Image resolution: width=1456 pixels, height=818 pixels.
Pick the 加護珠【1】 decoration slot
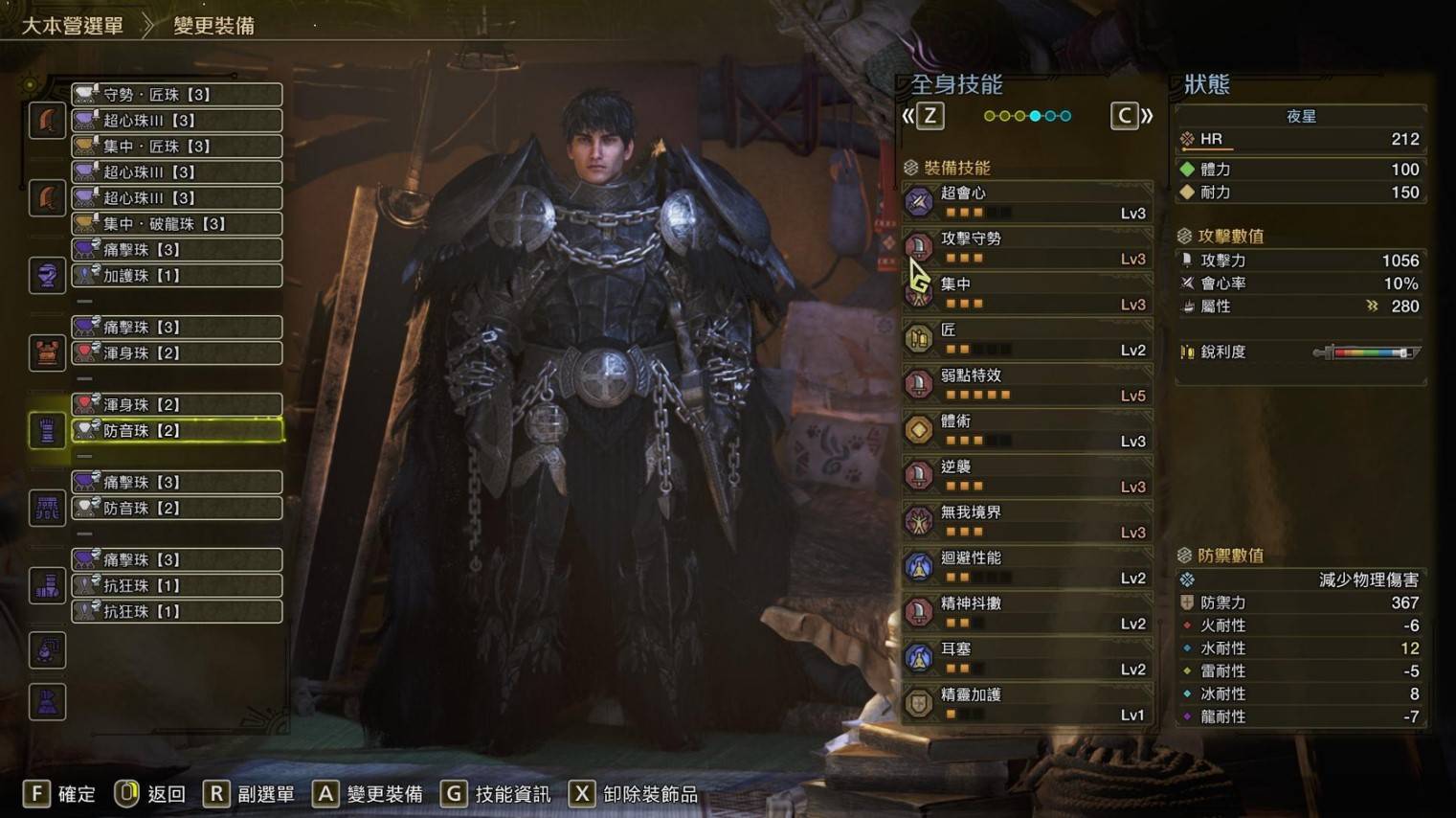pos(177,276)
